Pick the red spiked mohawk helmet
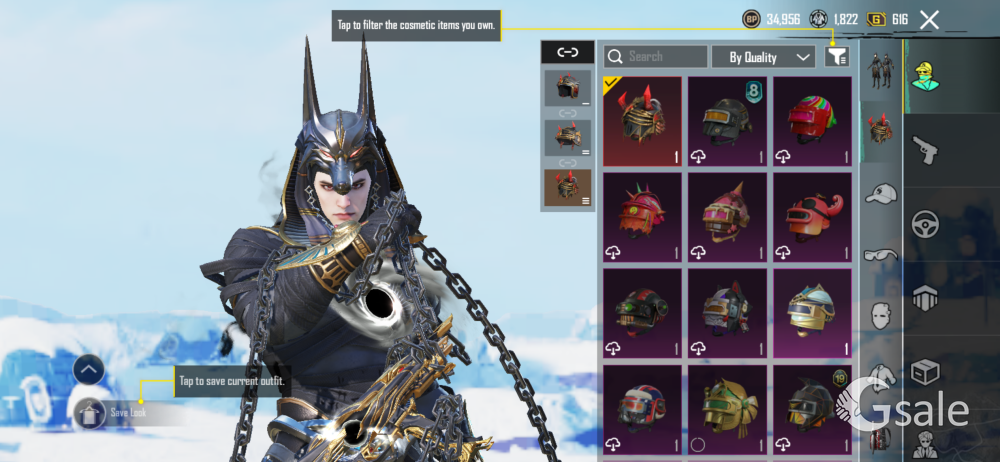Image resolution: width=1000 pixels, height=462 pixels. point(642,215)
